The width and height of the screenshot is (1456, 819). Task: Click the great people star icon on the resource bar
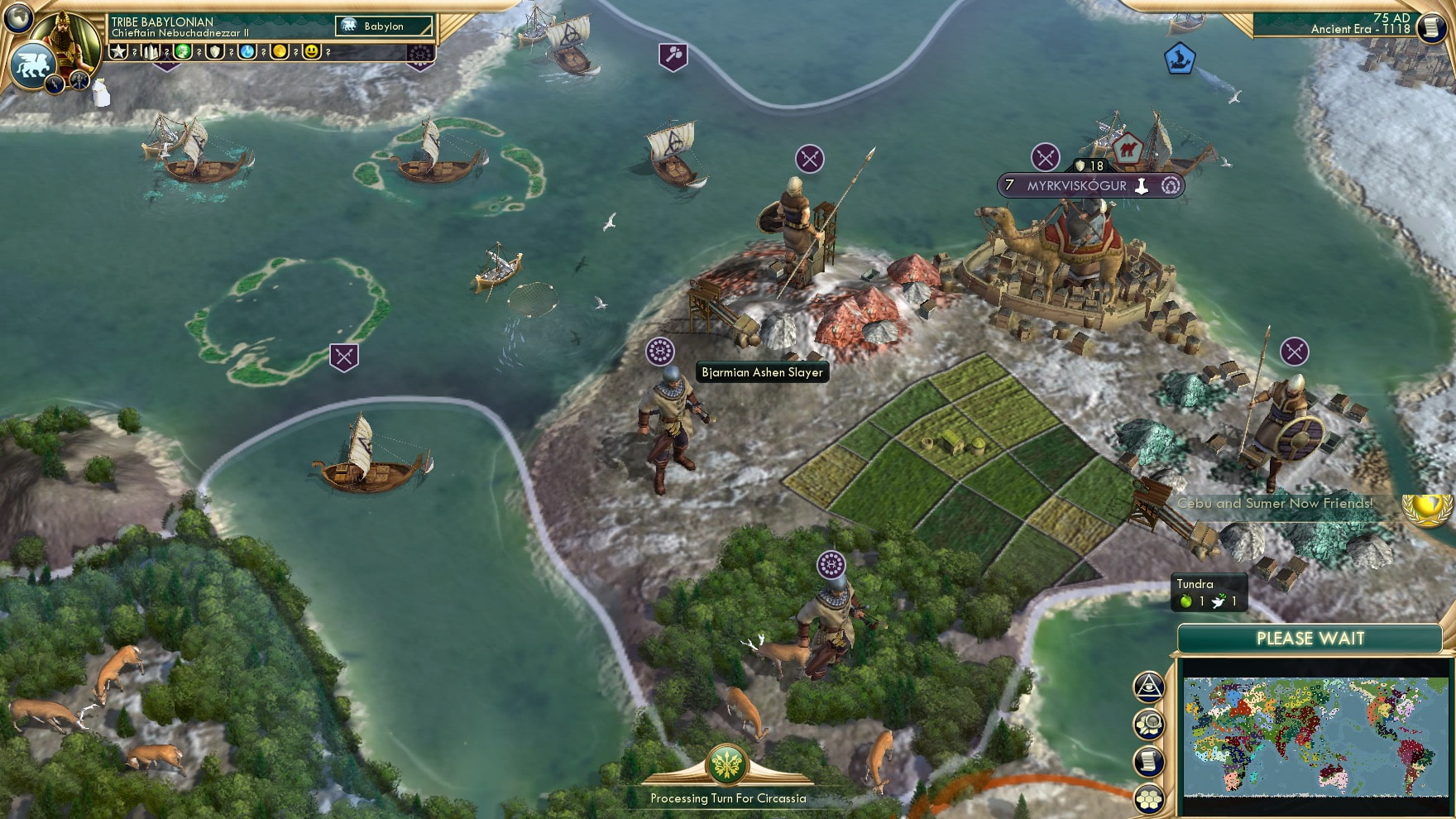click(117, 51)
